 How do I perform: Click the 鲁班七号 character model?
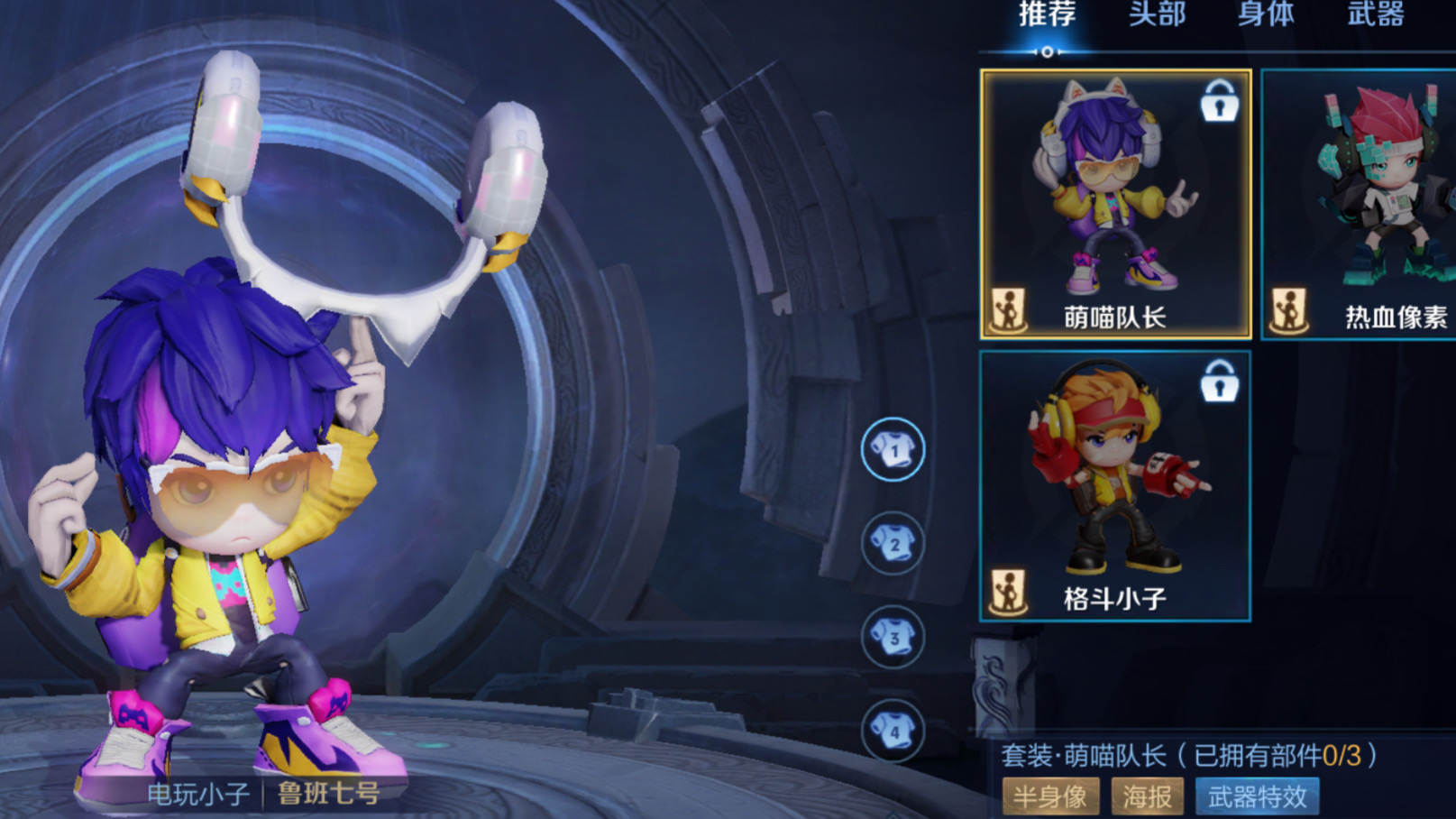(x=225, y=496)
